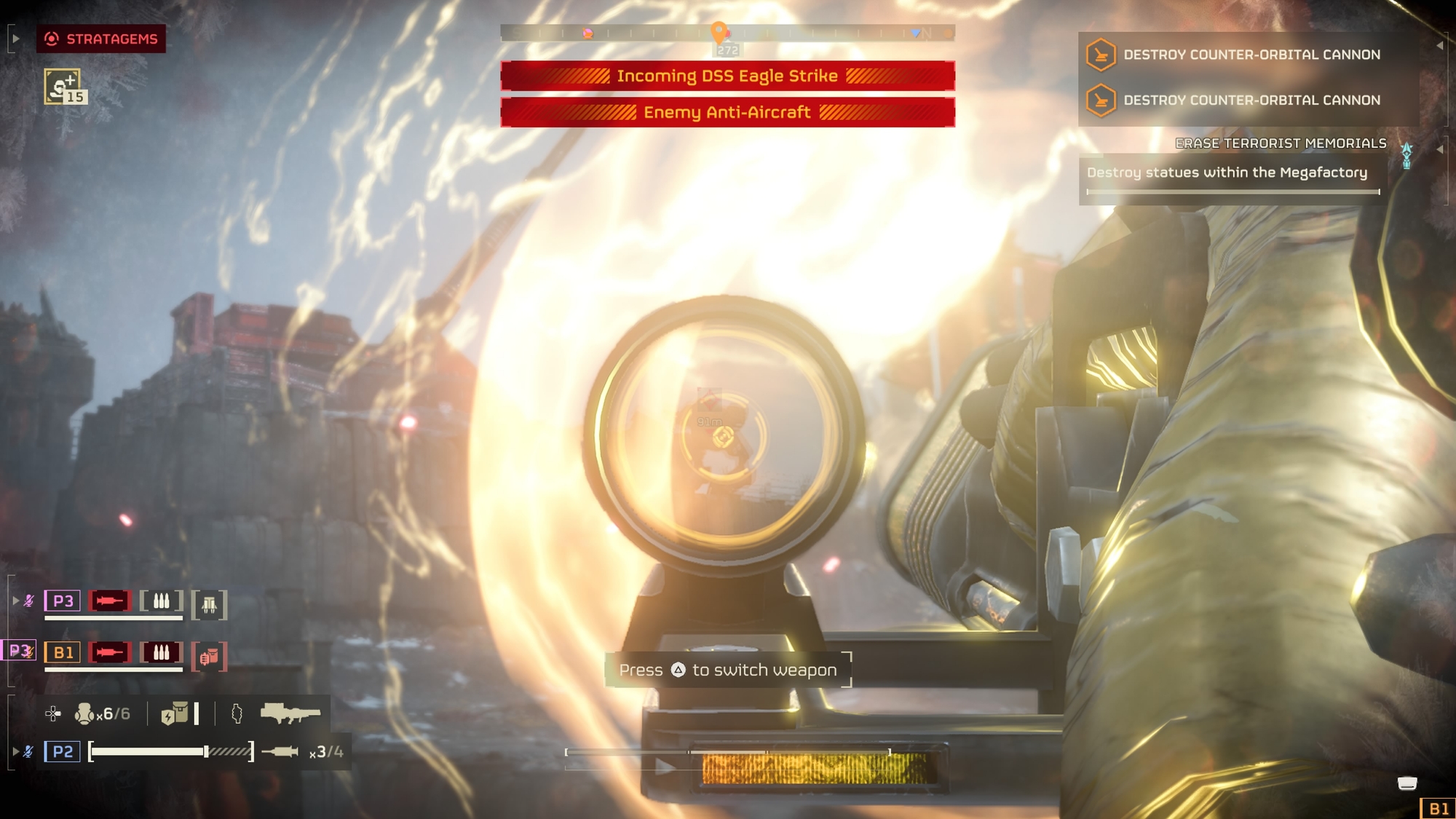Click the Incoming DSS Eagle Strike banner
1456x819 pixels.
click(727, 76)
